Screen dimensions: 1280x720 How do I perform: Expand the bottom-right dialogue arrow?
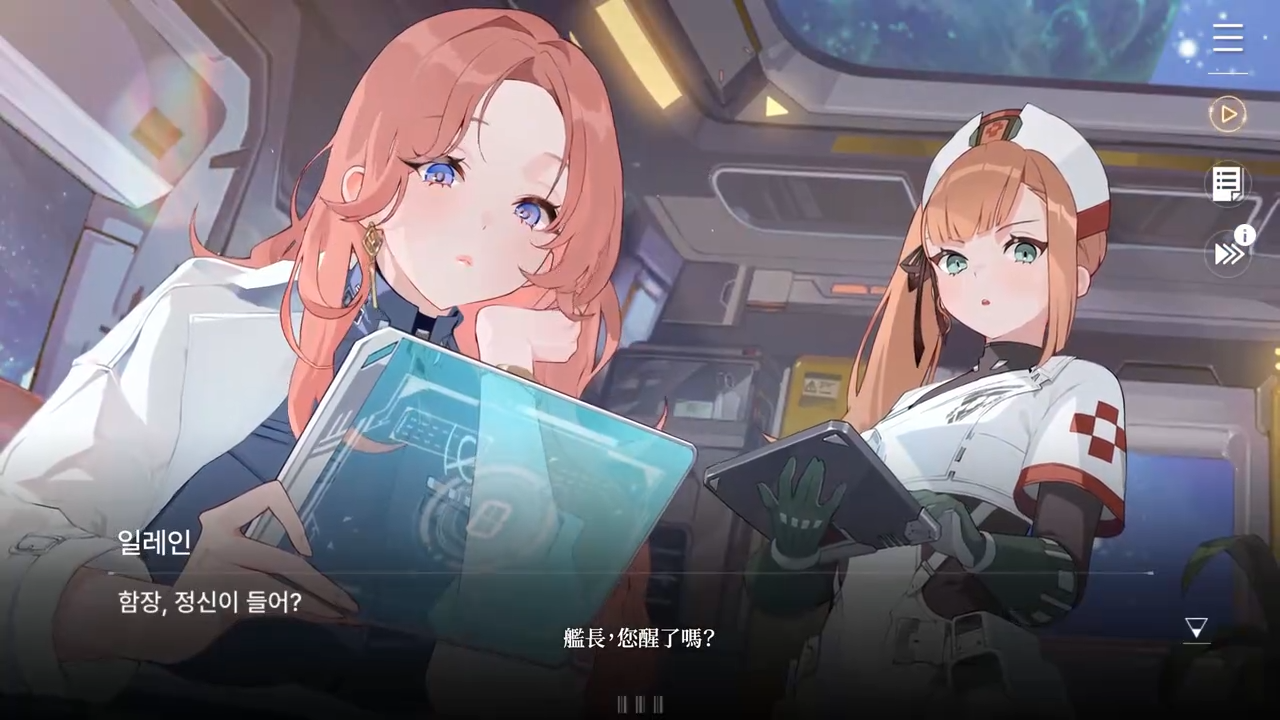pyautogui.click(x=1196, y=627)
